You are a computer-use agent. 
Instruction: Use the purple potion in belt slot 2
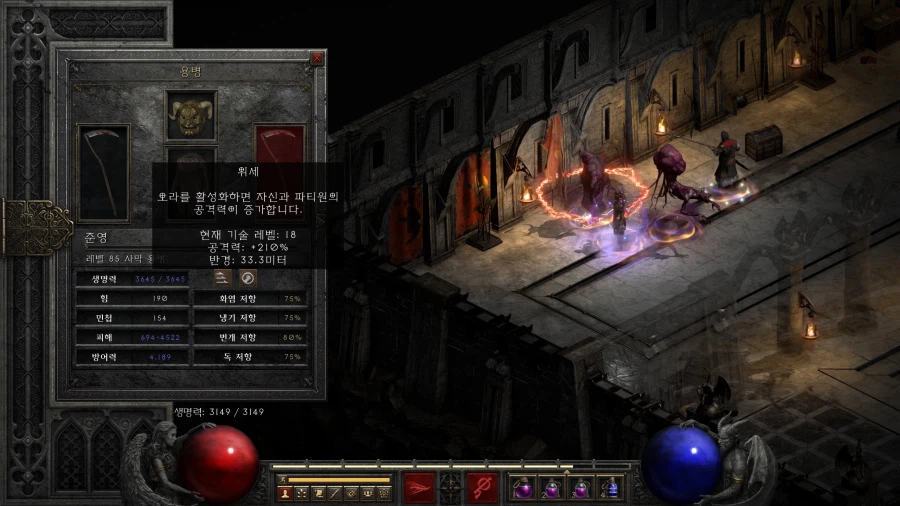550,489
